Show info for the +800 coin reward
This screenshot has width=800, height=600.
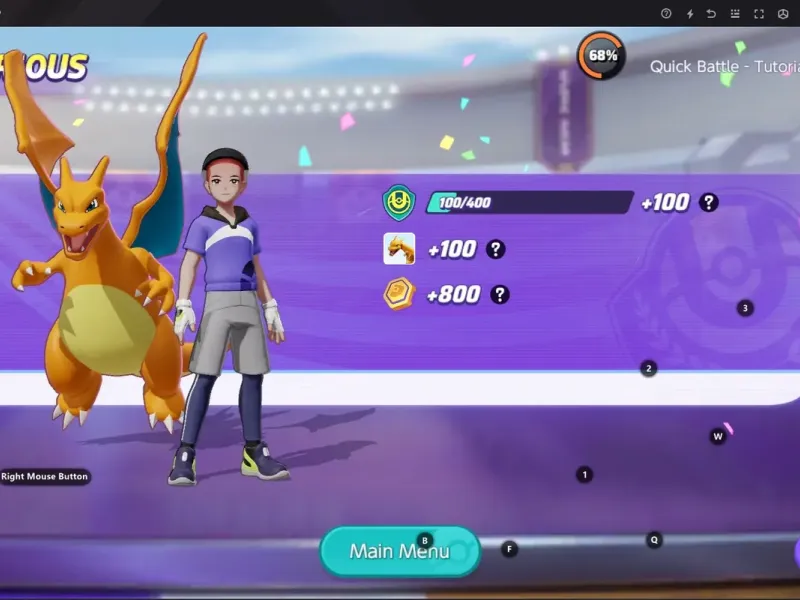click(499, 294)
